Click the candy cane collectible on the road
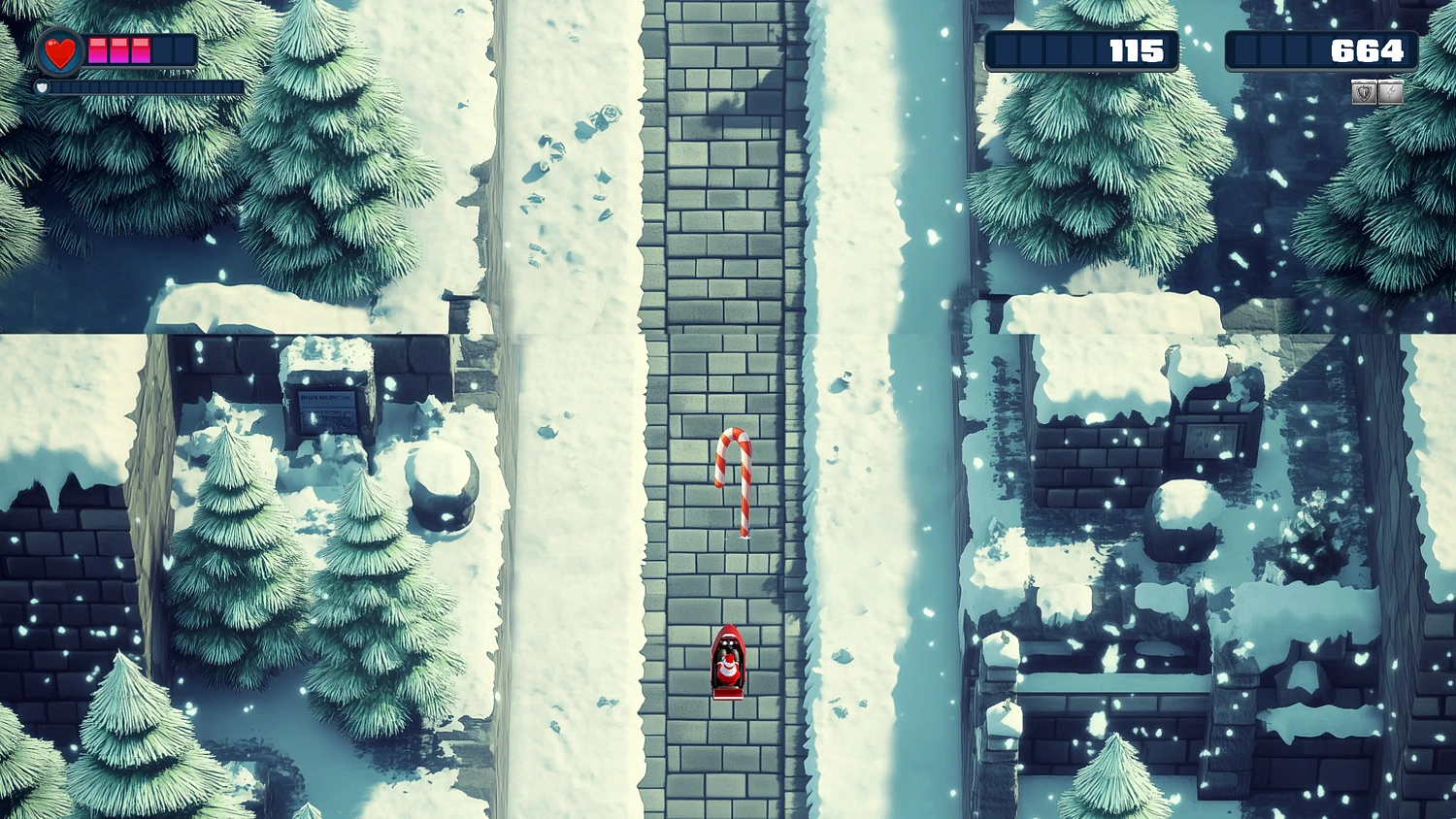The height and width of the screenshot is (819, 1456). [x=735, y=480]
